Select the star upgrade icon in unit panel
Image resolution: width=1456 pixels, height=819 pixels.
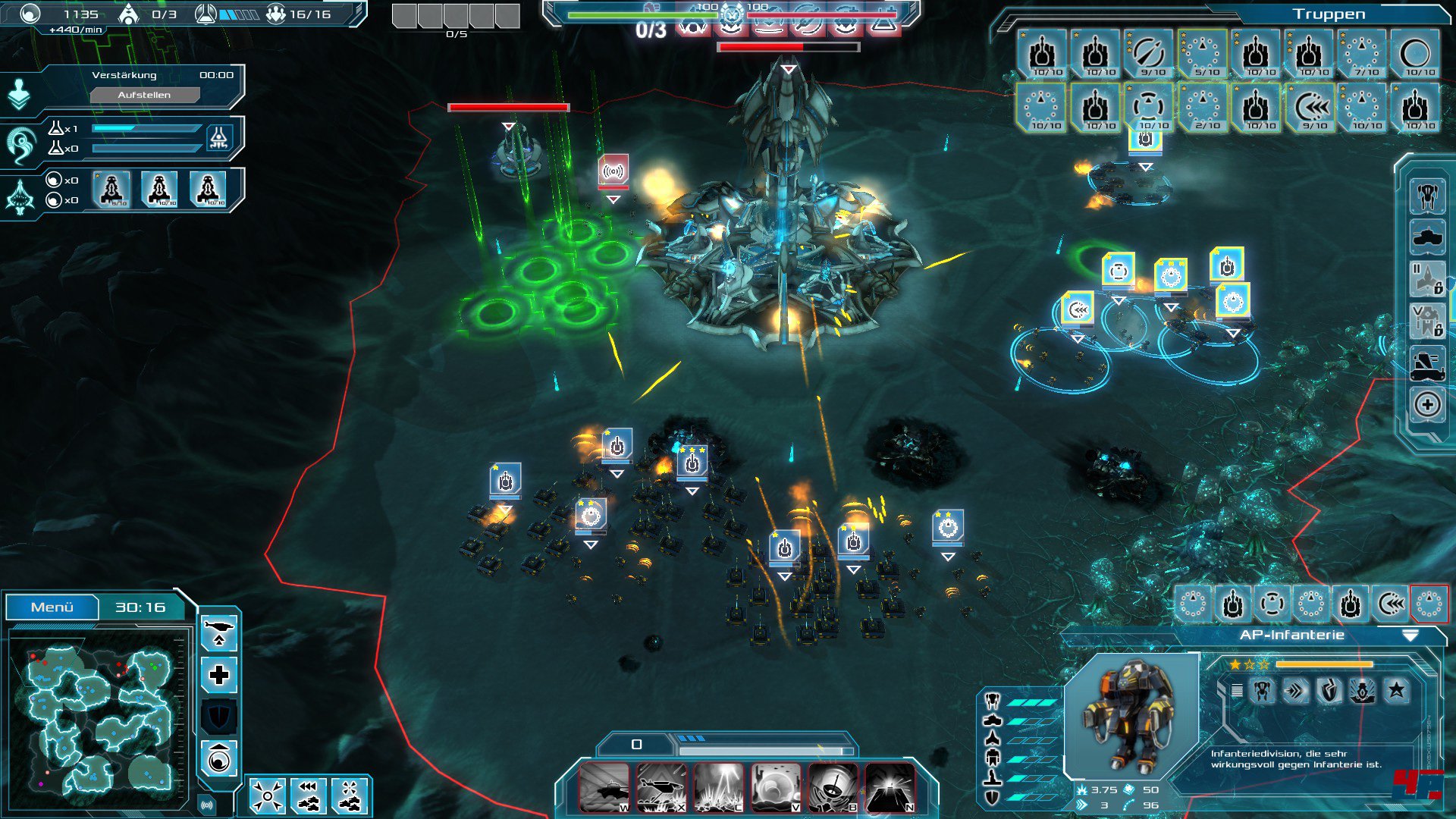(1396, 690)
